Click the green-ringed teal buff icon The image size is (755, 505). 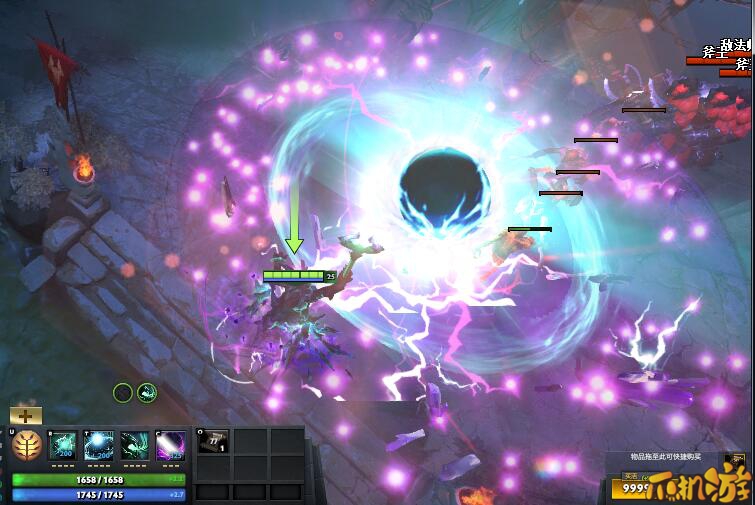[147, 393]
